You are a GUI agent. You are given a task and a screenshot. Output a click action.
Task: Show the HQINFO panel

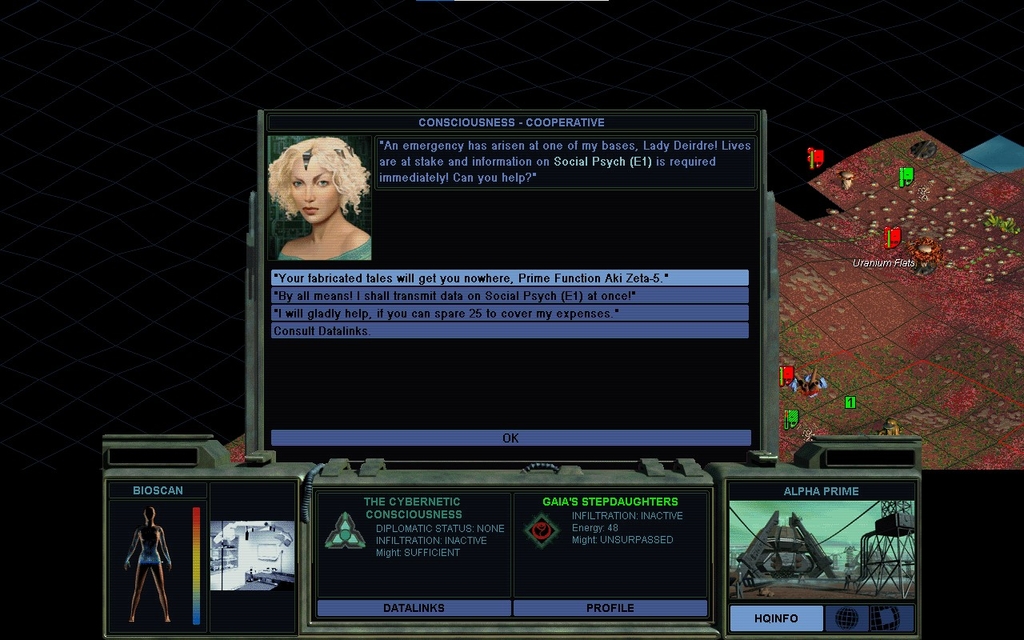click(776, 618)
